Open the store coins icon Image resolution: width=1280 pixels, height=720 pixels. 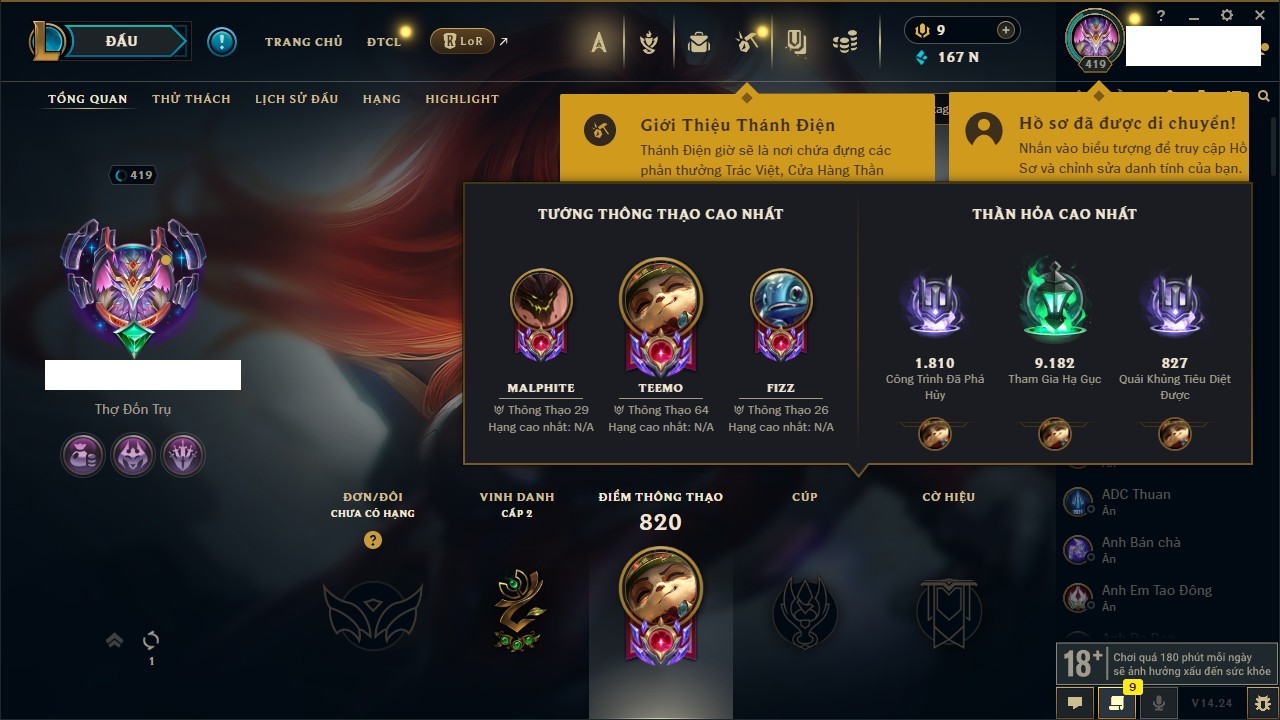pos(845,42)
